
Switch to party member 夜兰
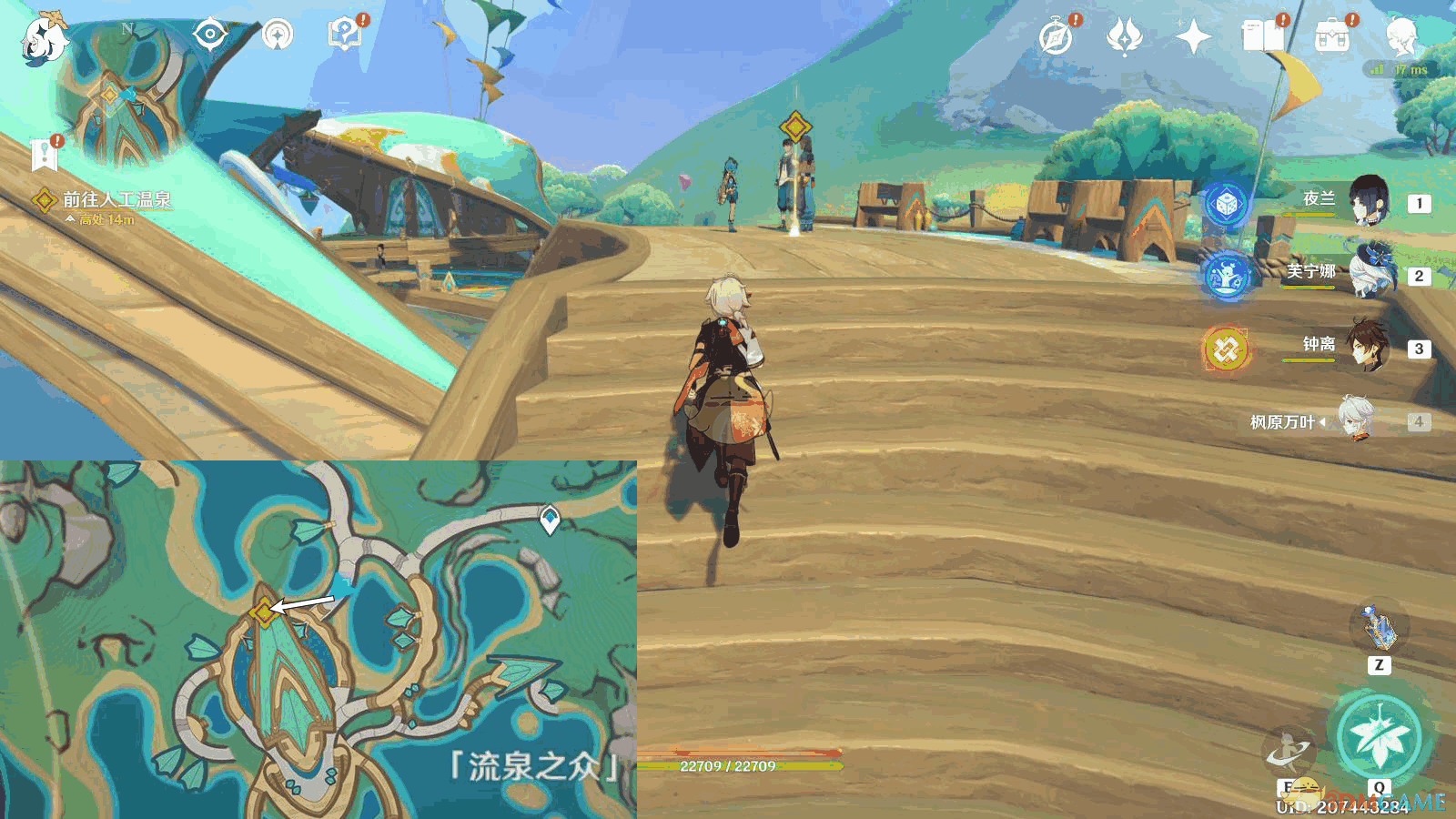pos(1368,202)
